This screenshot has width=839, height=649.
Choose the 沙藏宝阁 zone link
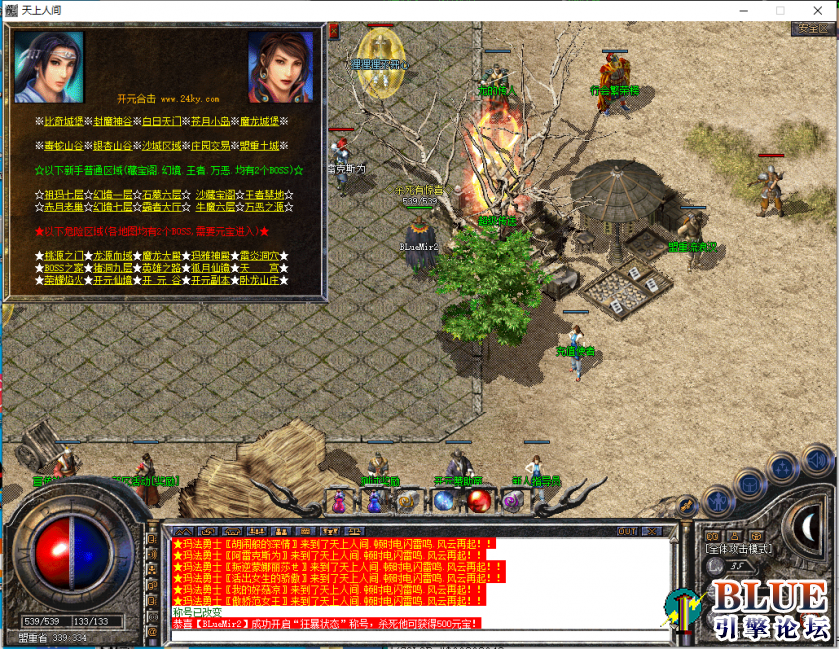click(216, 194)
